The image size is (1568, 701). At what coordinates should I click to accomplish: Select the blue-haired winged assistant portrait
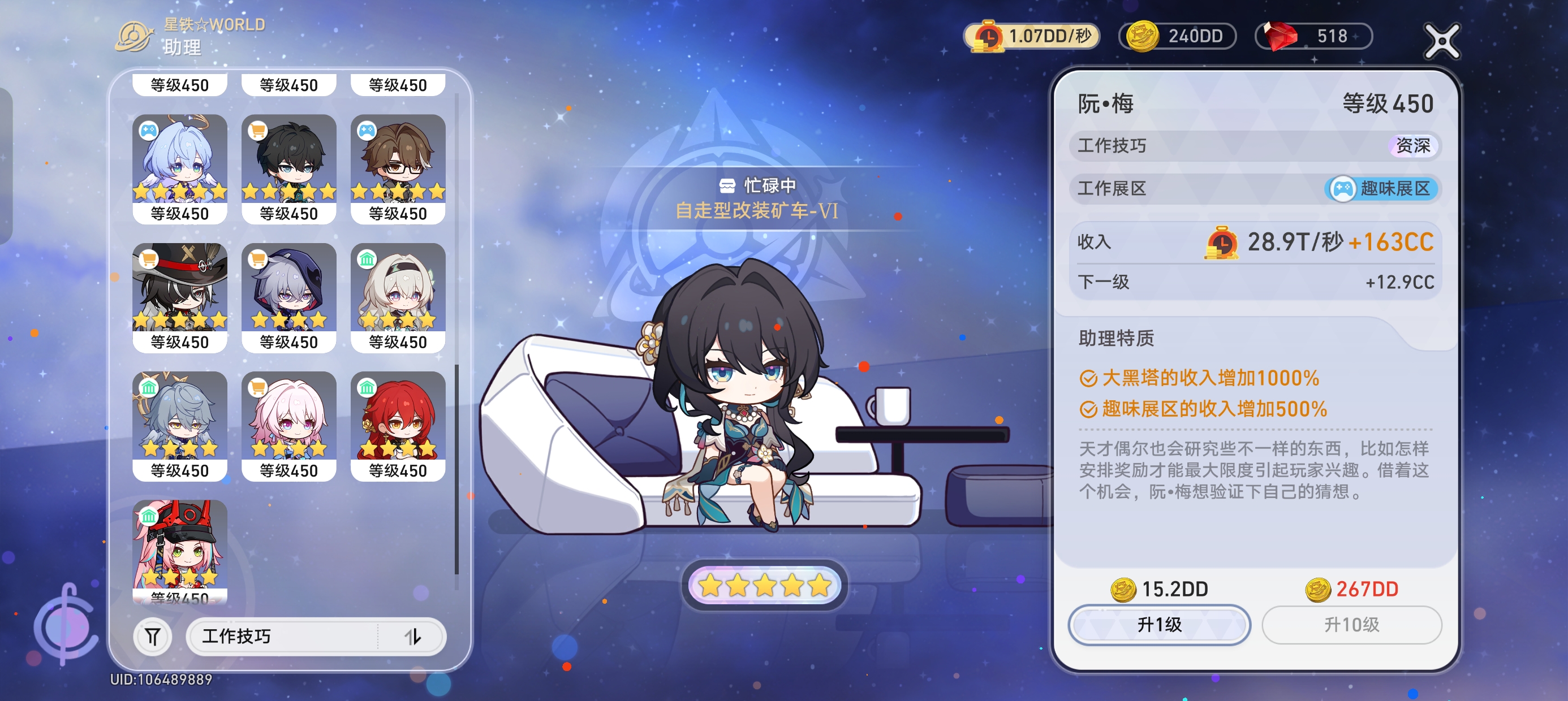tap(179, 158)
